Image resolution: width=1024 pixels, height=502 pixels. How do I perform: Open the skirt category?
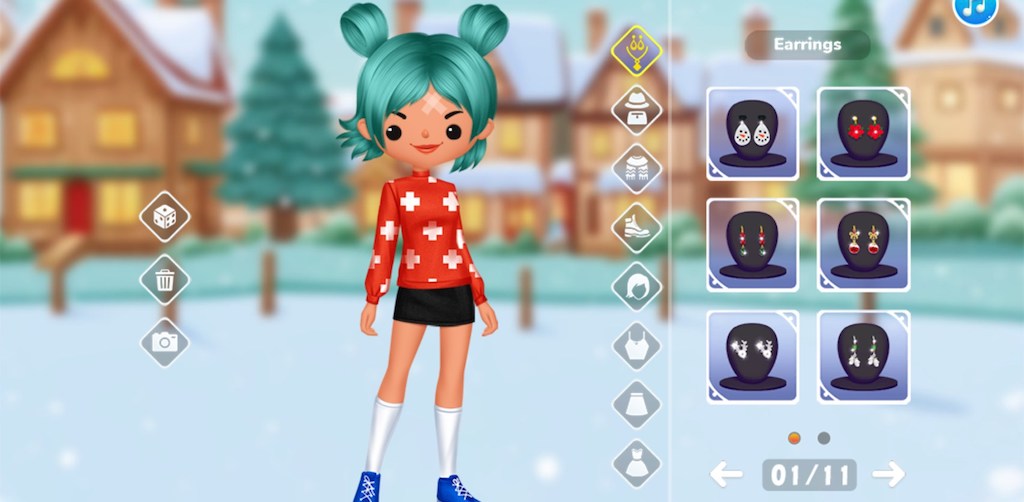tap(637, 405)
